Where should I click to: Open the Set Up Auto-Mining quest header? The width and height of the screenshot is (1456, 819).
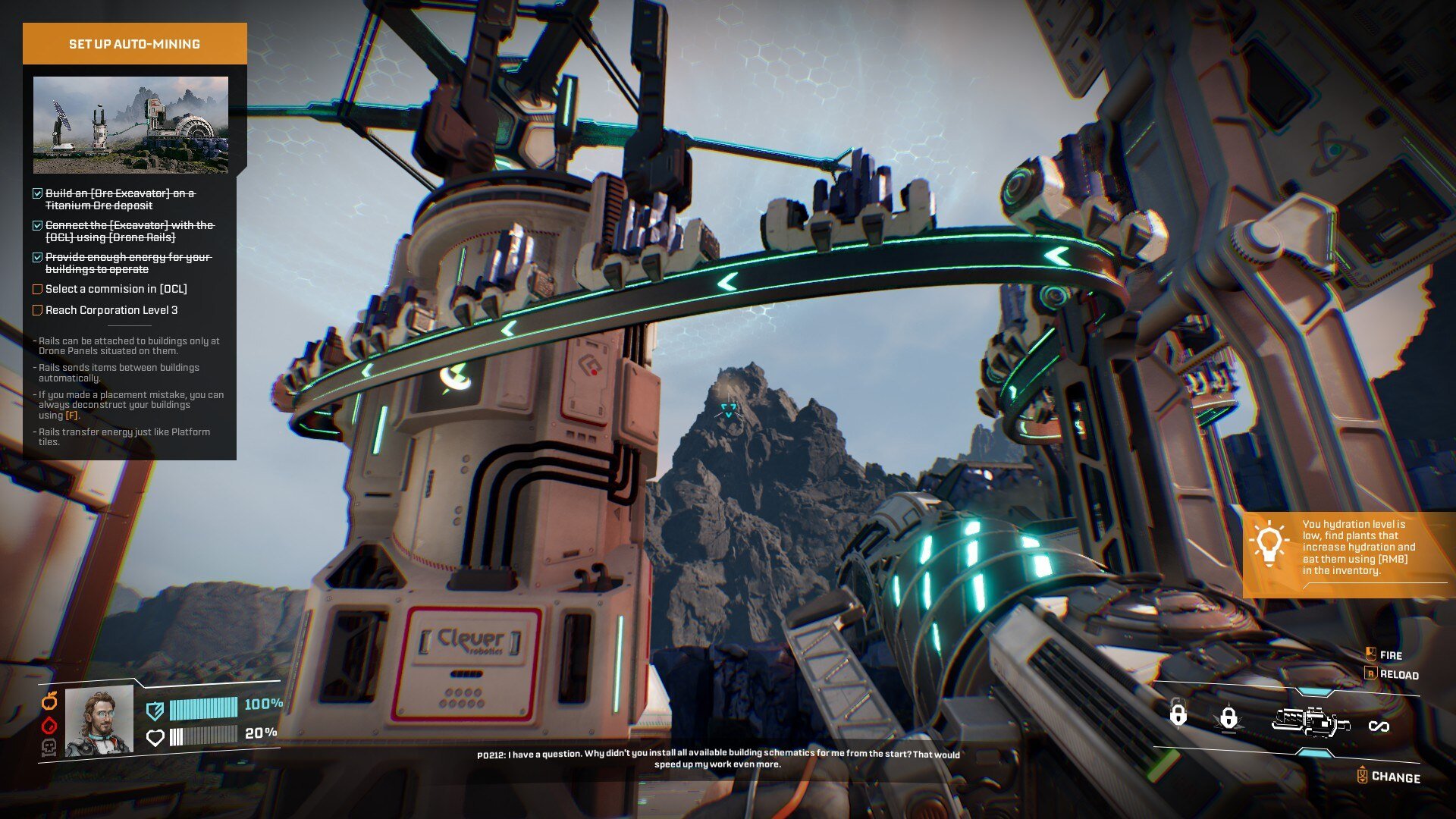tap(134, 44)
